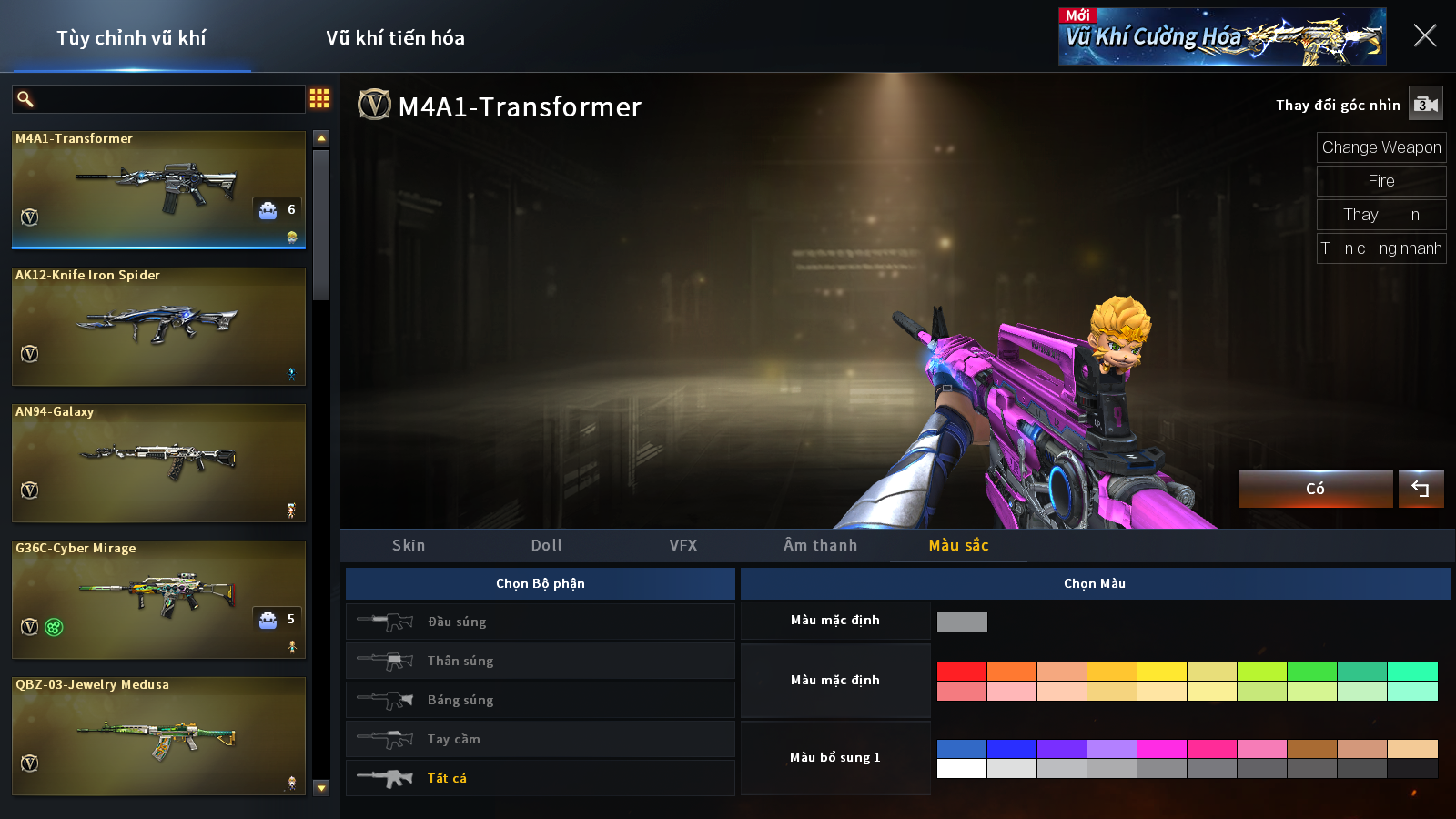Switch to the Vũ khí tiến hóa tab
This screenshot has width=1456, height=819.
tap(395, 38)
